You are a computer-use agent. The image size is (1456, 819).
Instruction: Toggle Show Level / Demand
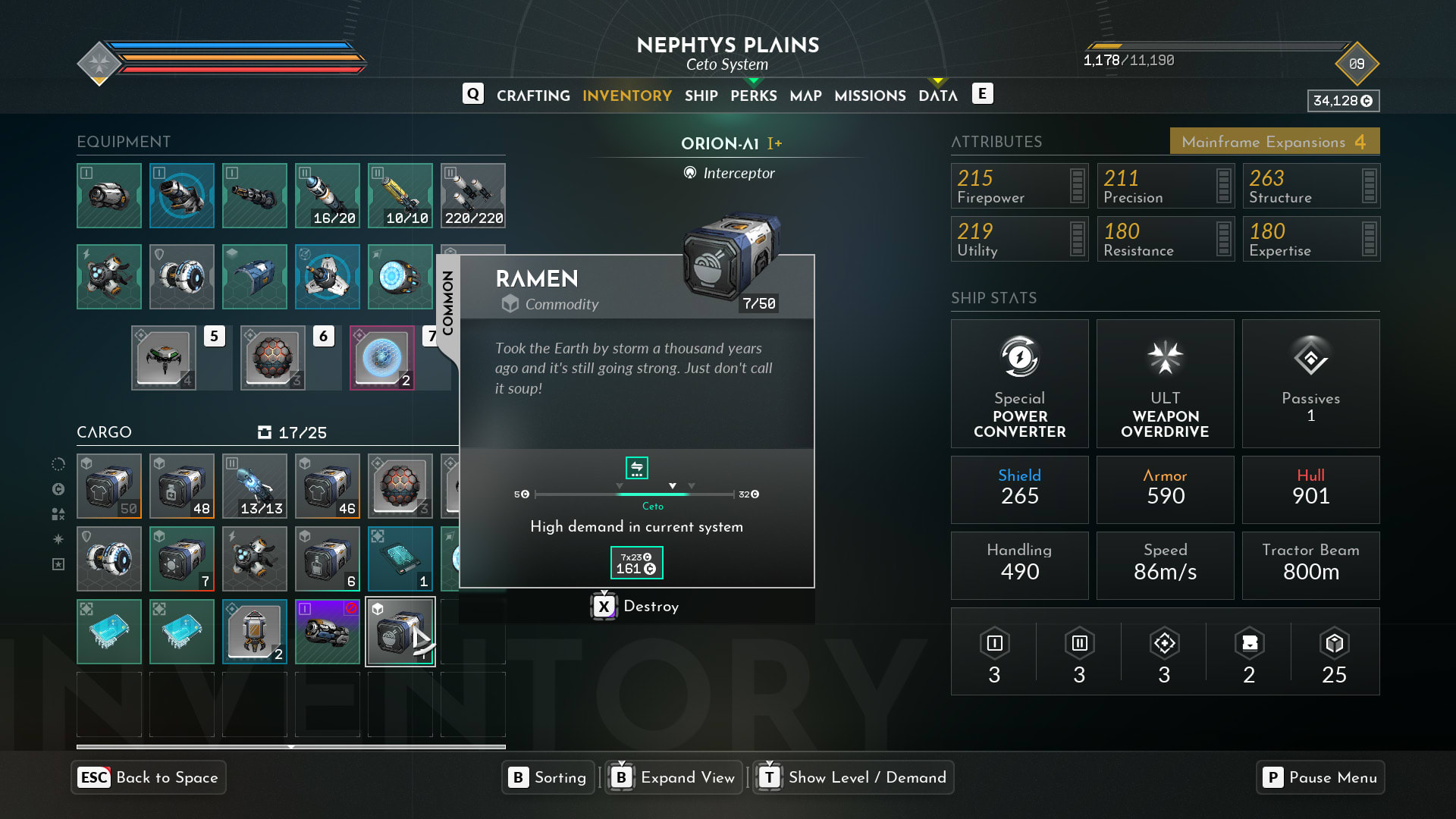point(853,777)
